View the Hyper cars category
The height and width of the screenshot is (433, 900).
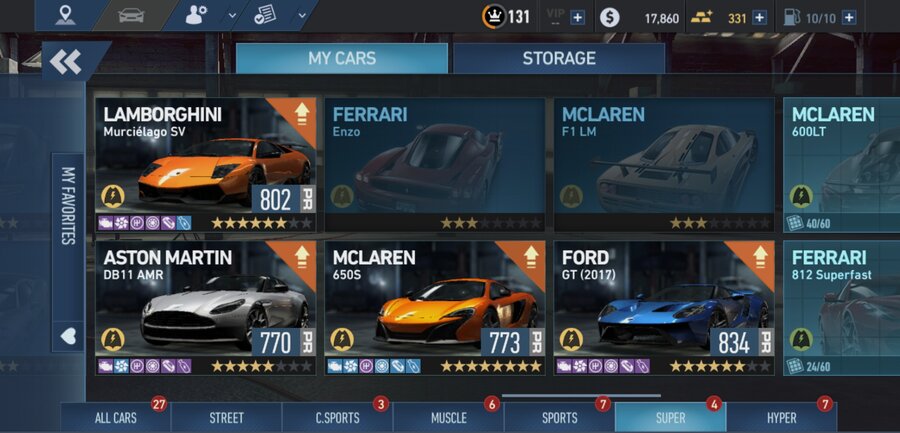pyautogui.click(x=781, y=418)
